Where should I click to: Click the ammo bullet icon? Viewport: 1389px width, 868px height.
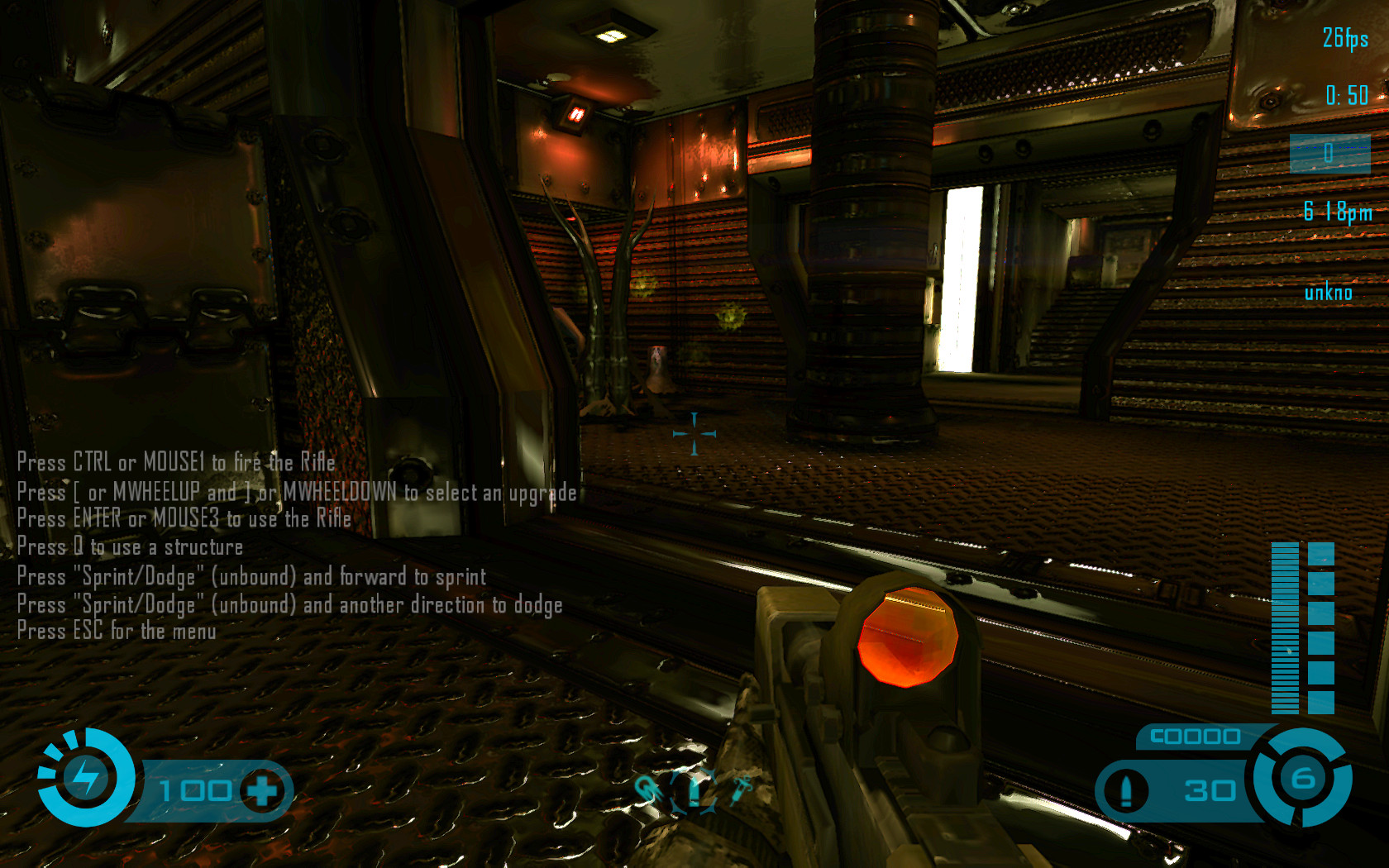click(1125, 790)
